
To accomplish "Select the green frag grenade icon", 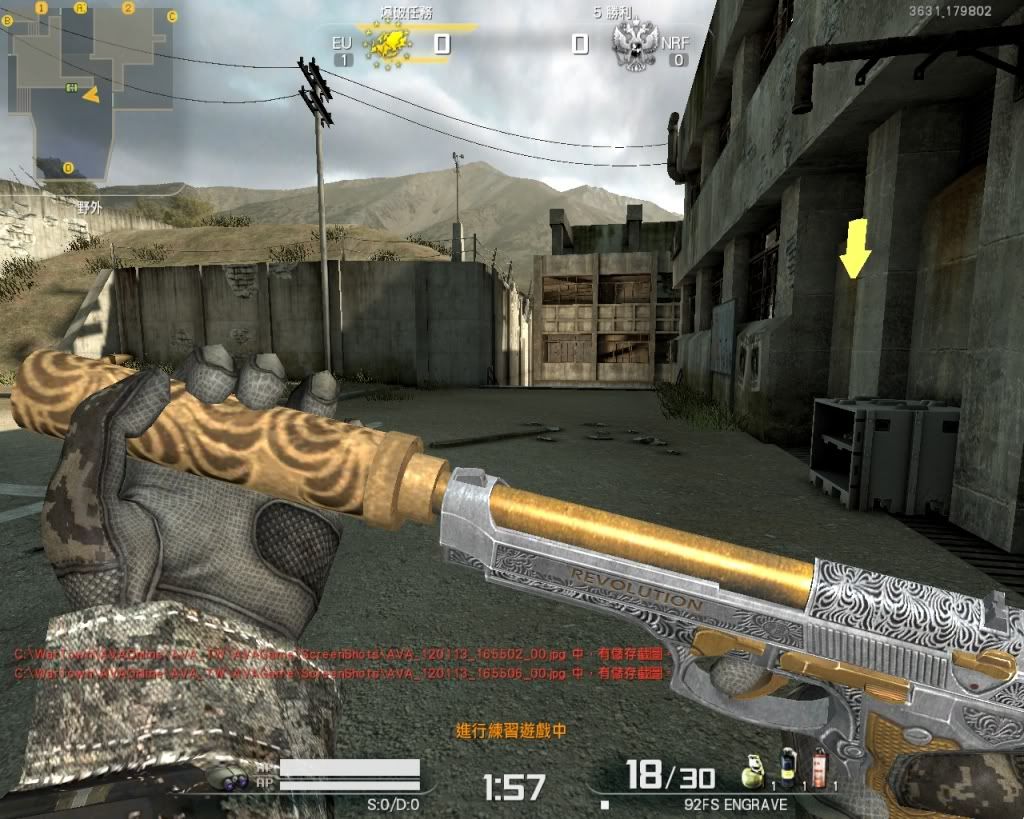I will (752, 773).
